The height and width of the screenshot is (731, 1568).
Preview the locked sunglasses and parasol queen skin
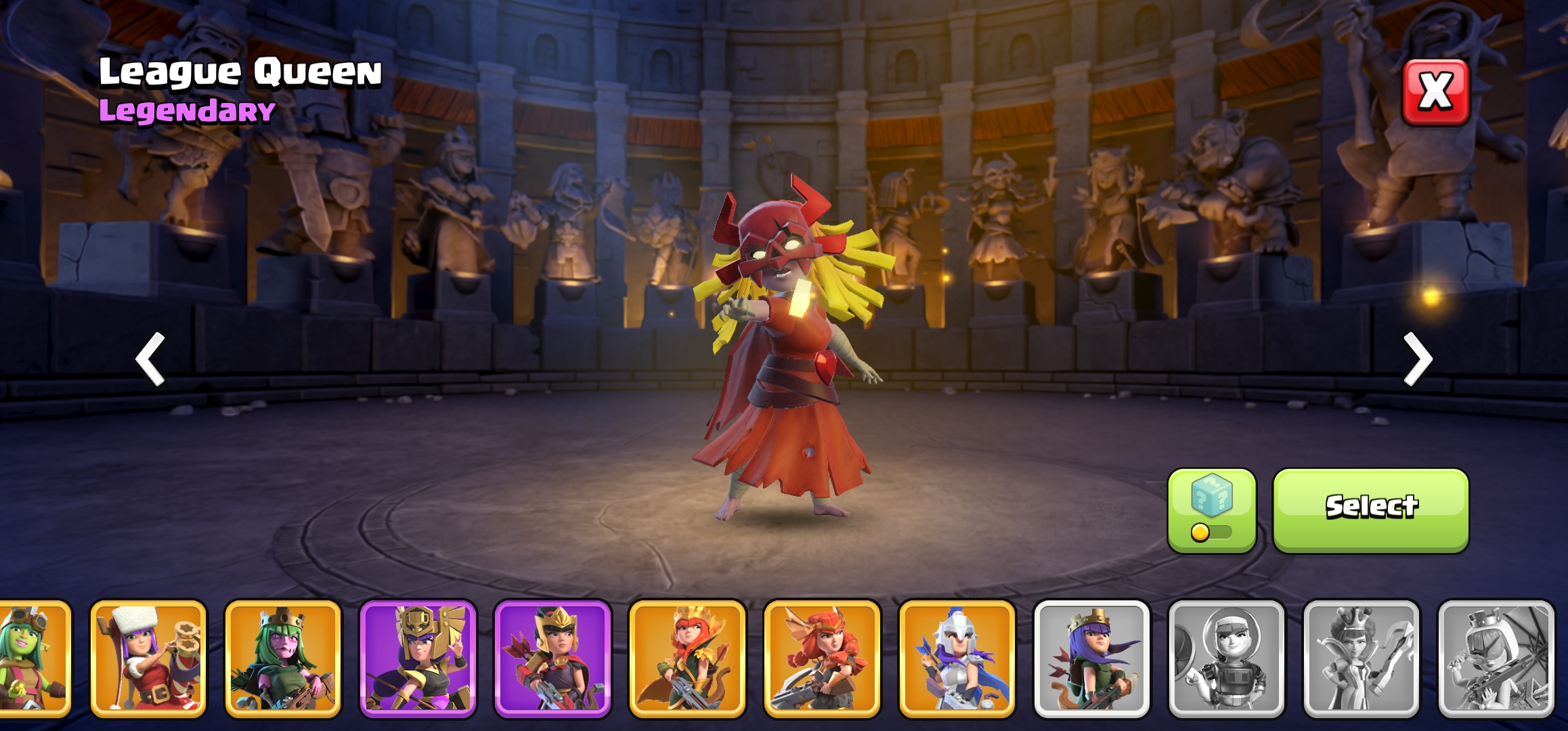(x=1496, y=659)
